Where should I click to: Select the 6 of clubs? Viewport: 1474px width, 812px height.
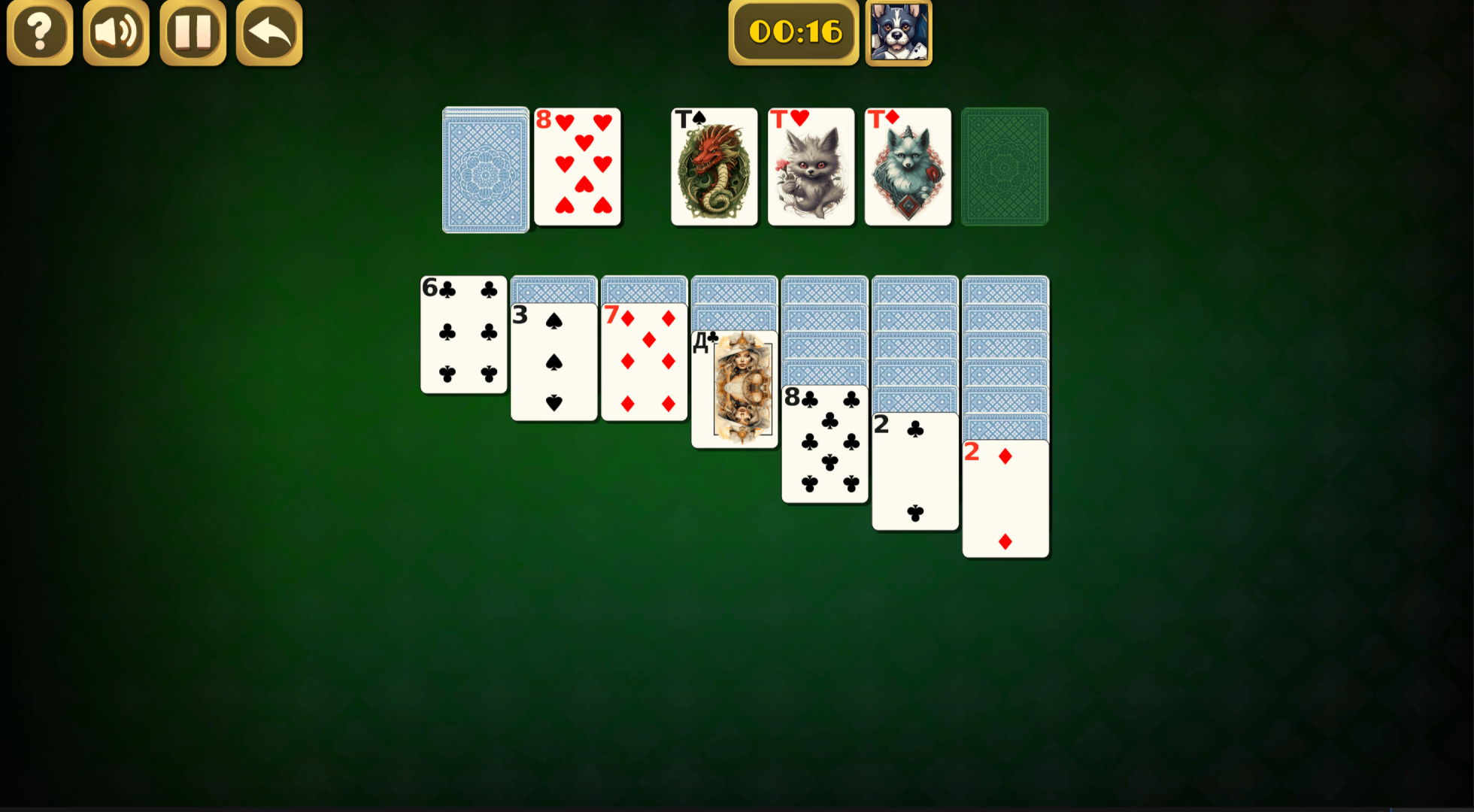coord(463,335)
